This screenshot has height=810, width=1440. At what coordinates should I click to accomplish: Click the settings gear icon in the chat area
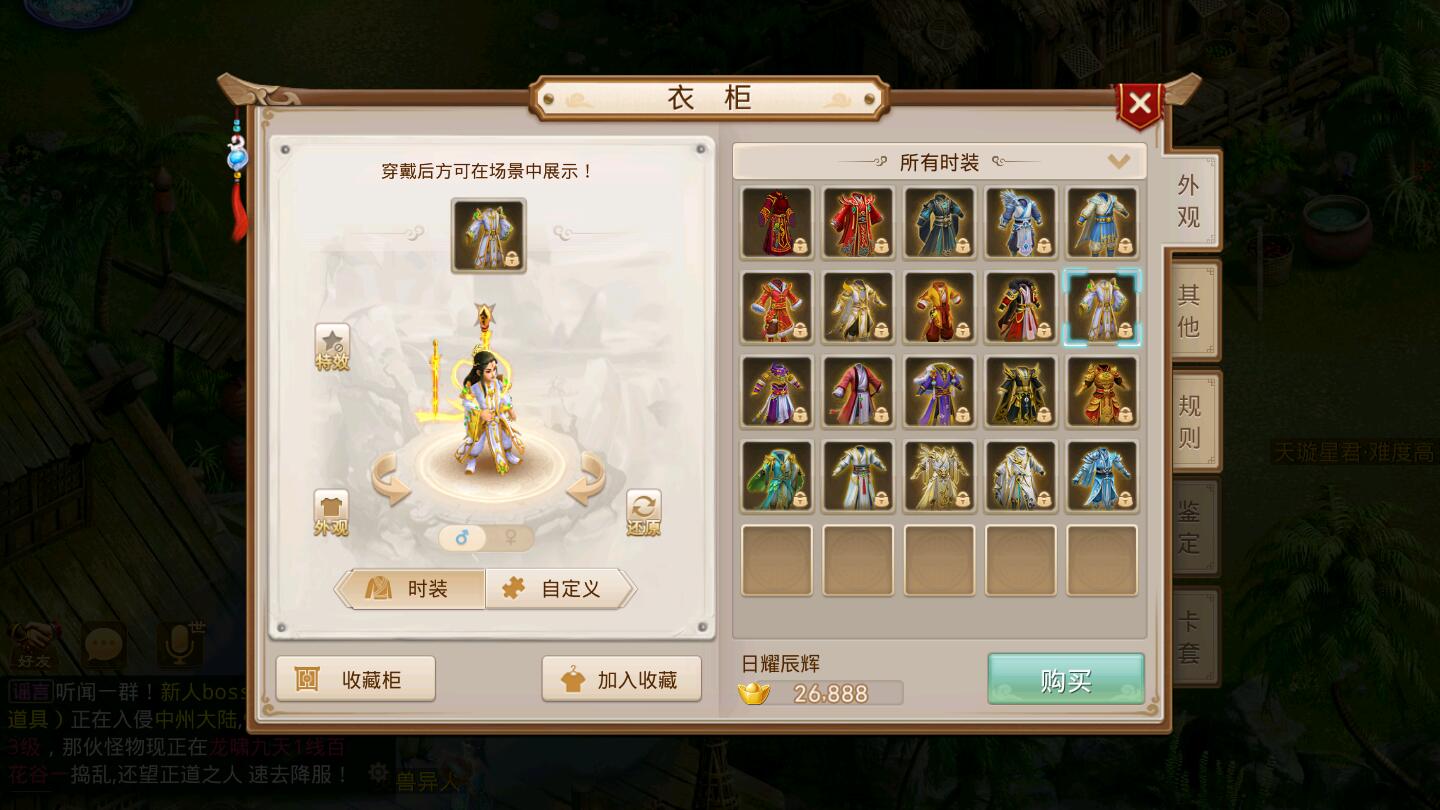(378, 771)
